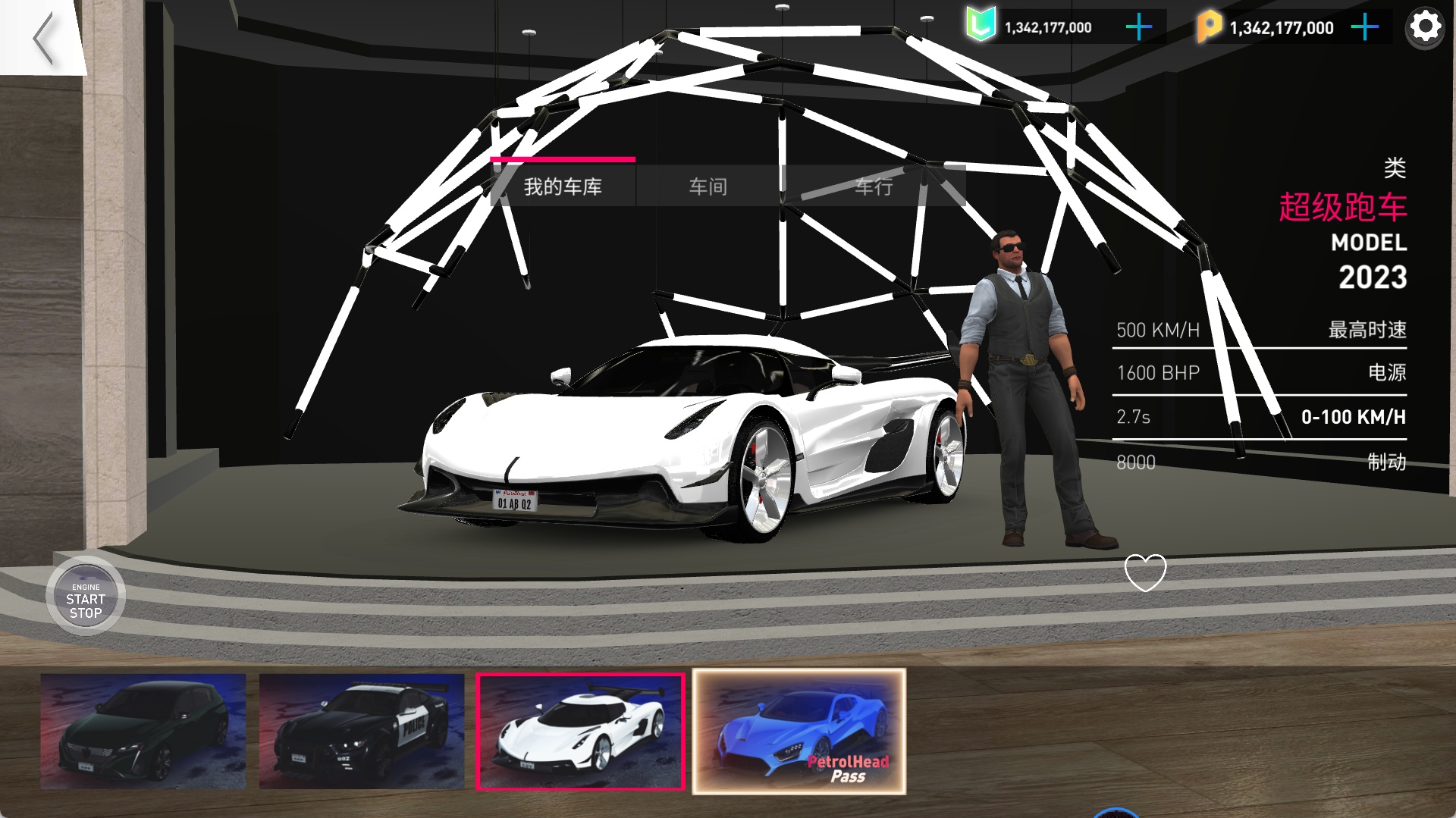Image resolution: width=1456 pixels, height=818 pixels.
Task: Toggle the Engine Start Stop button
Action: click(x=86, y=600)
